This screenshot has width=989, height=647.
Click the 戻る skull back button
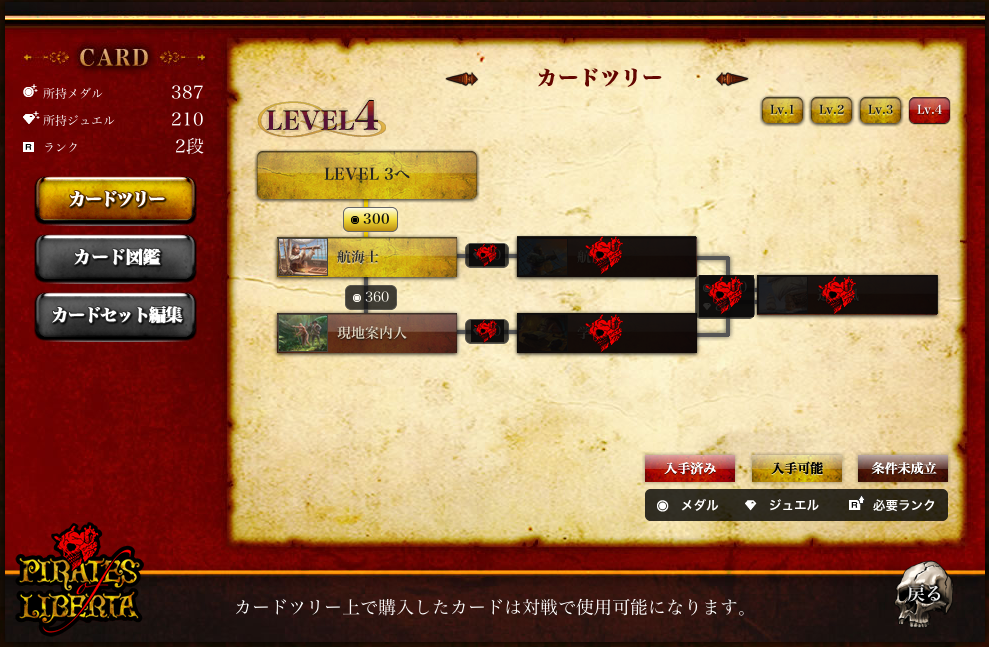click(922, 594)
